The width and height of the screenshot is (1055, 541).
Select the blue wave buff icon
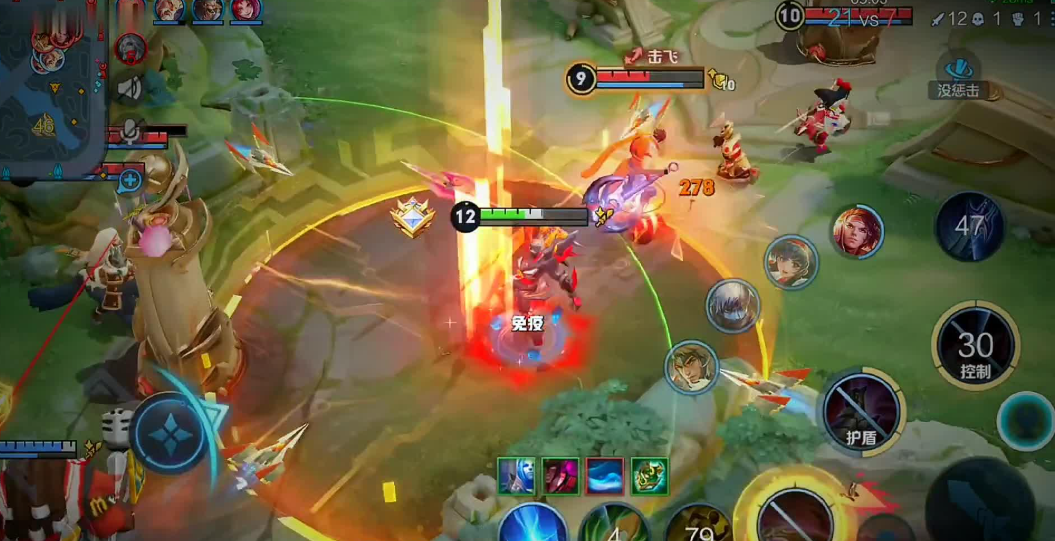(x=605, y=476)
